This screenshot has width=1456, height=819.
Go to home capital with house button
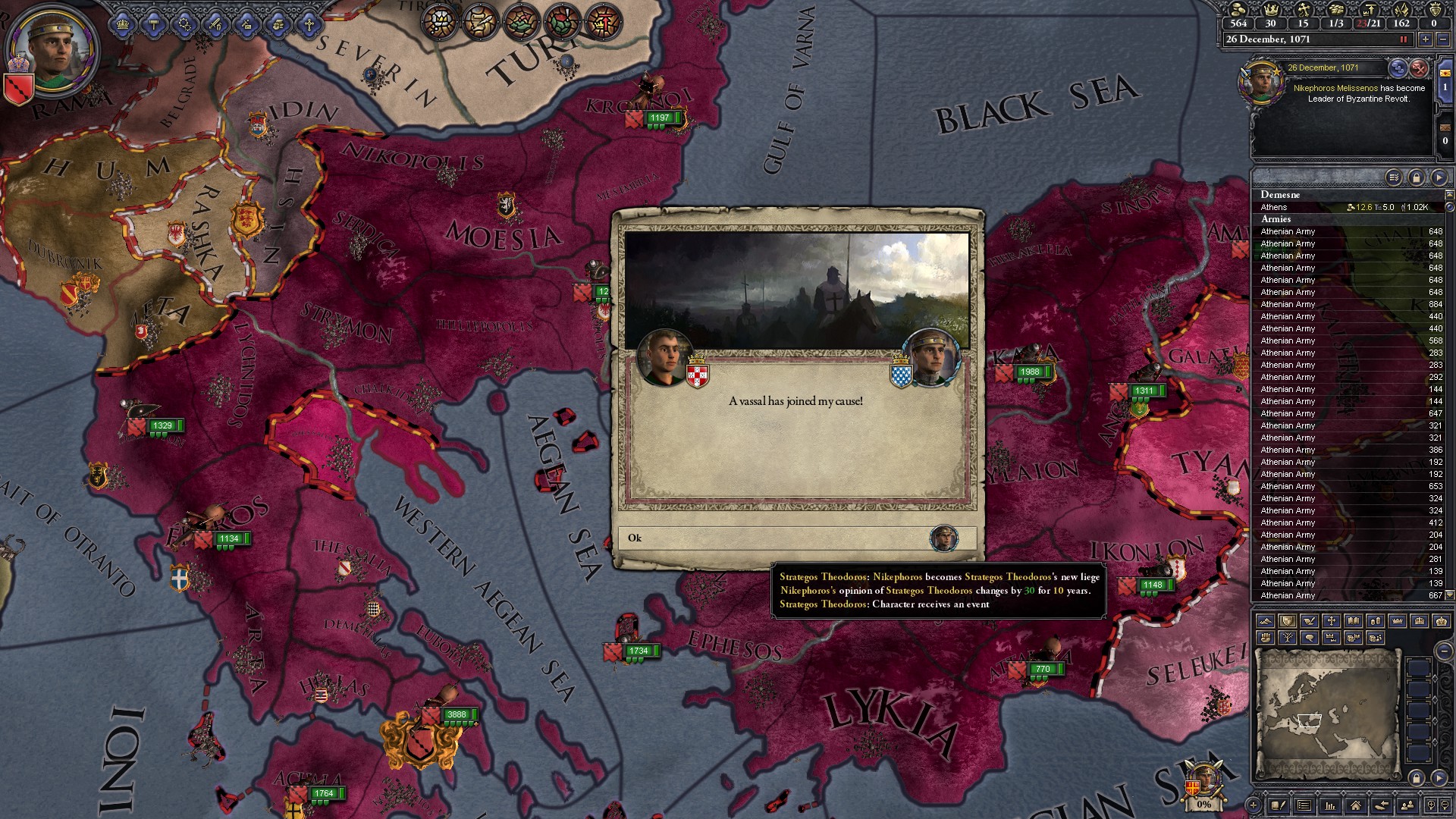coord(1355,805)
